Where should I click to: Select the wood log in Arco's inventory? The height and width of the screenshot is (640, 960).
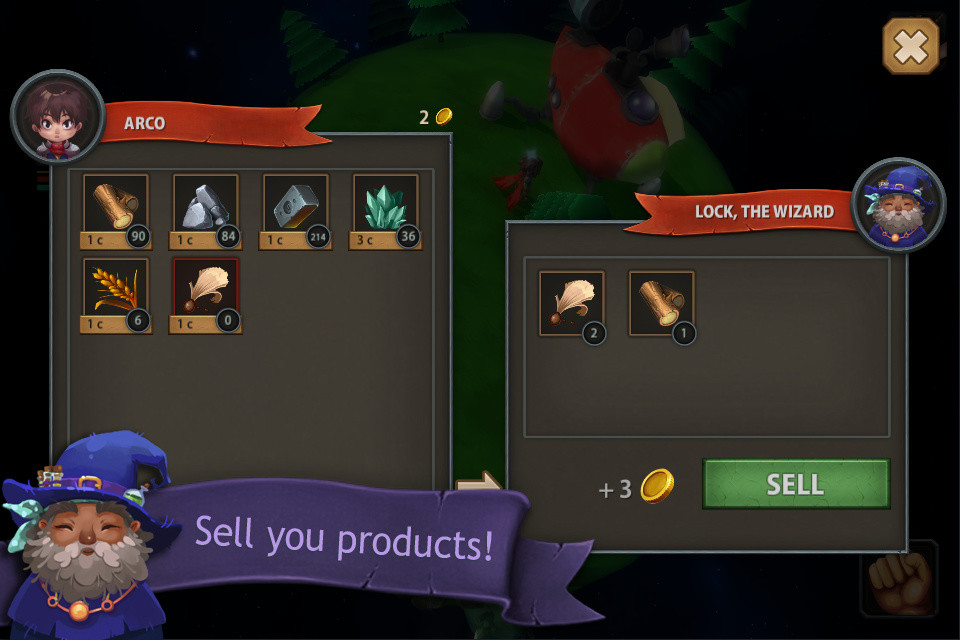[116, 205]
